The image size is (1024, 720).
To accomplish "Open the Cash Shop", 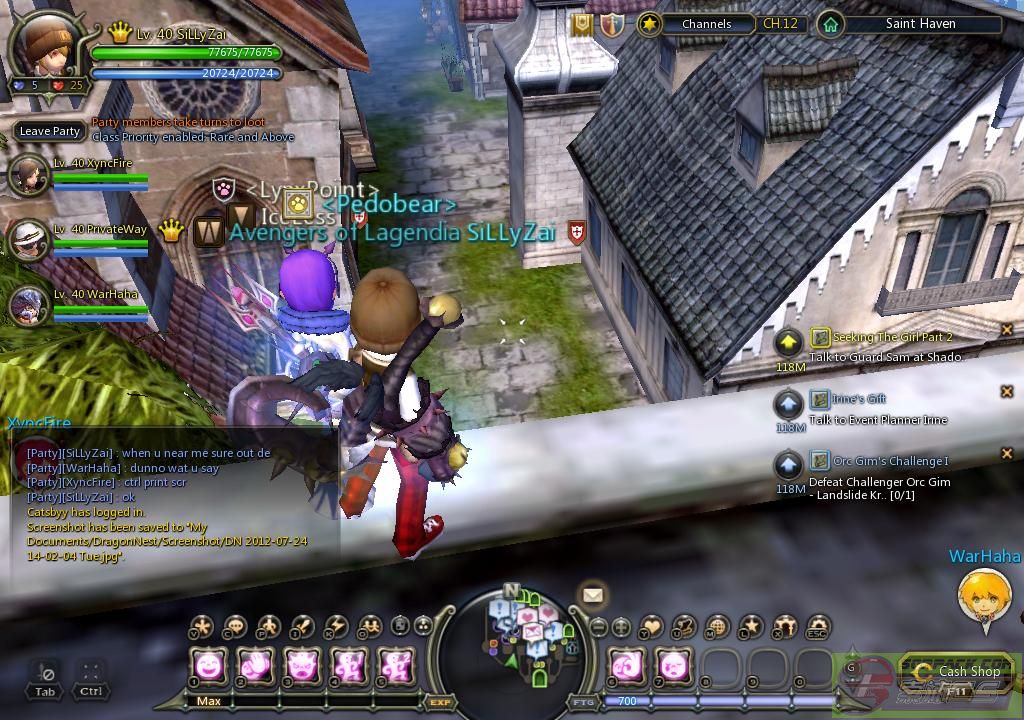I will point(959,671).
